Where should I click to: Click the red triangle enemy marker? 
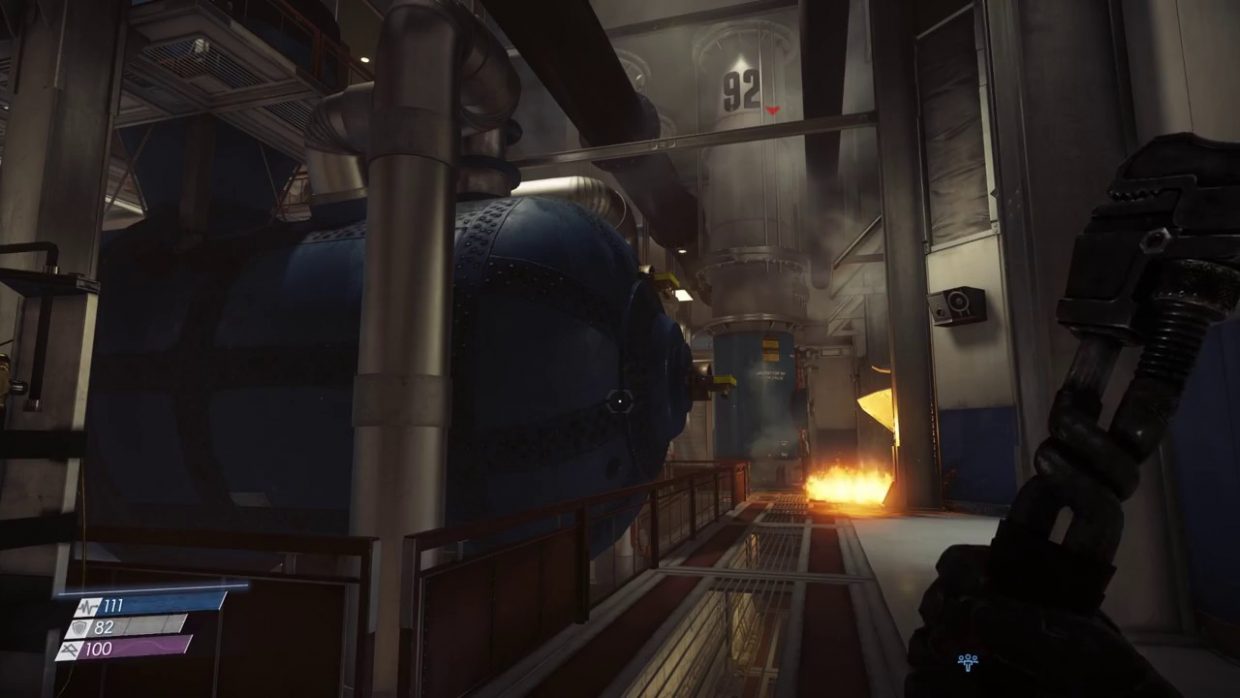(x=771, y=109)
